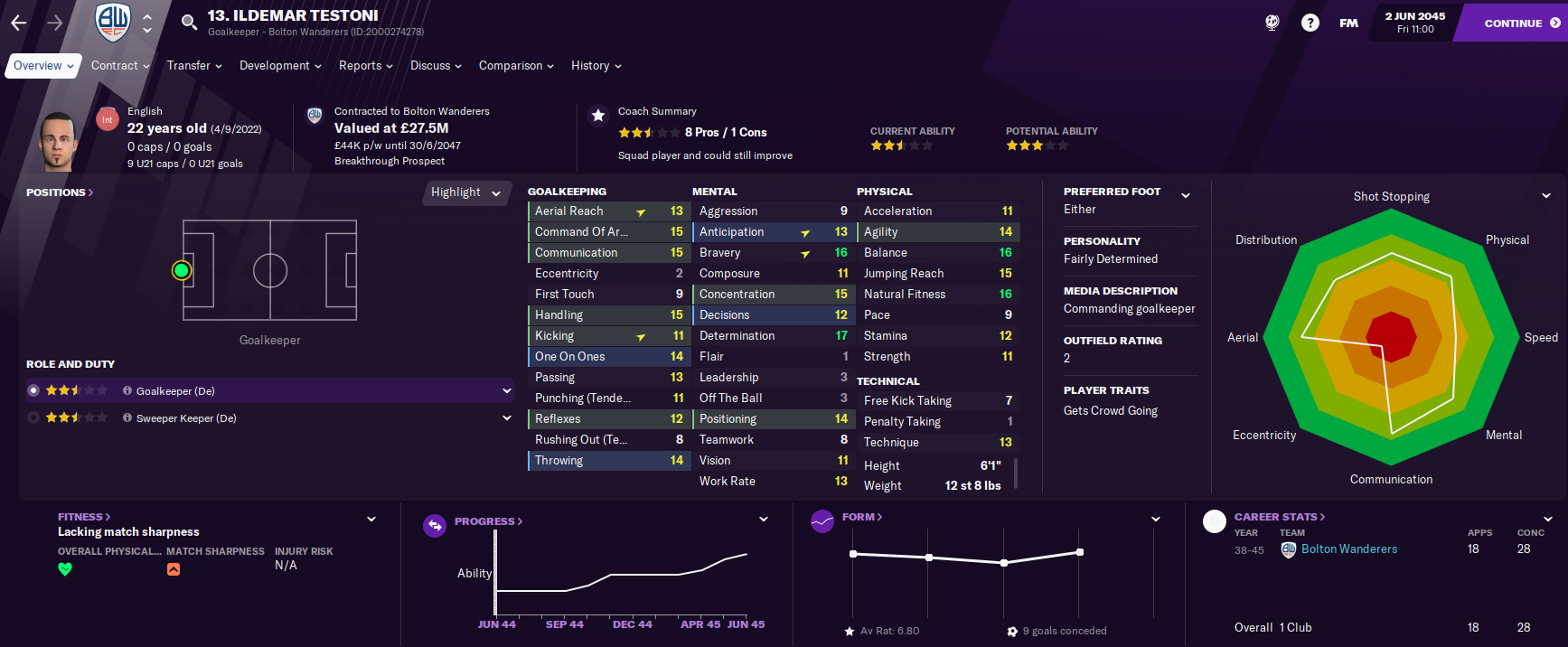Open the Career Stats section
Image resolution: width=1568 pixels, height=647 pixels.
point(1279,517)
